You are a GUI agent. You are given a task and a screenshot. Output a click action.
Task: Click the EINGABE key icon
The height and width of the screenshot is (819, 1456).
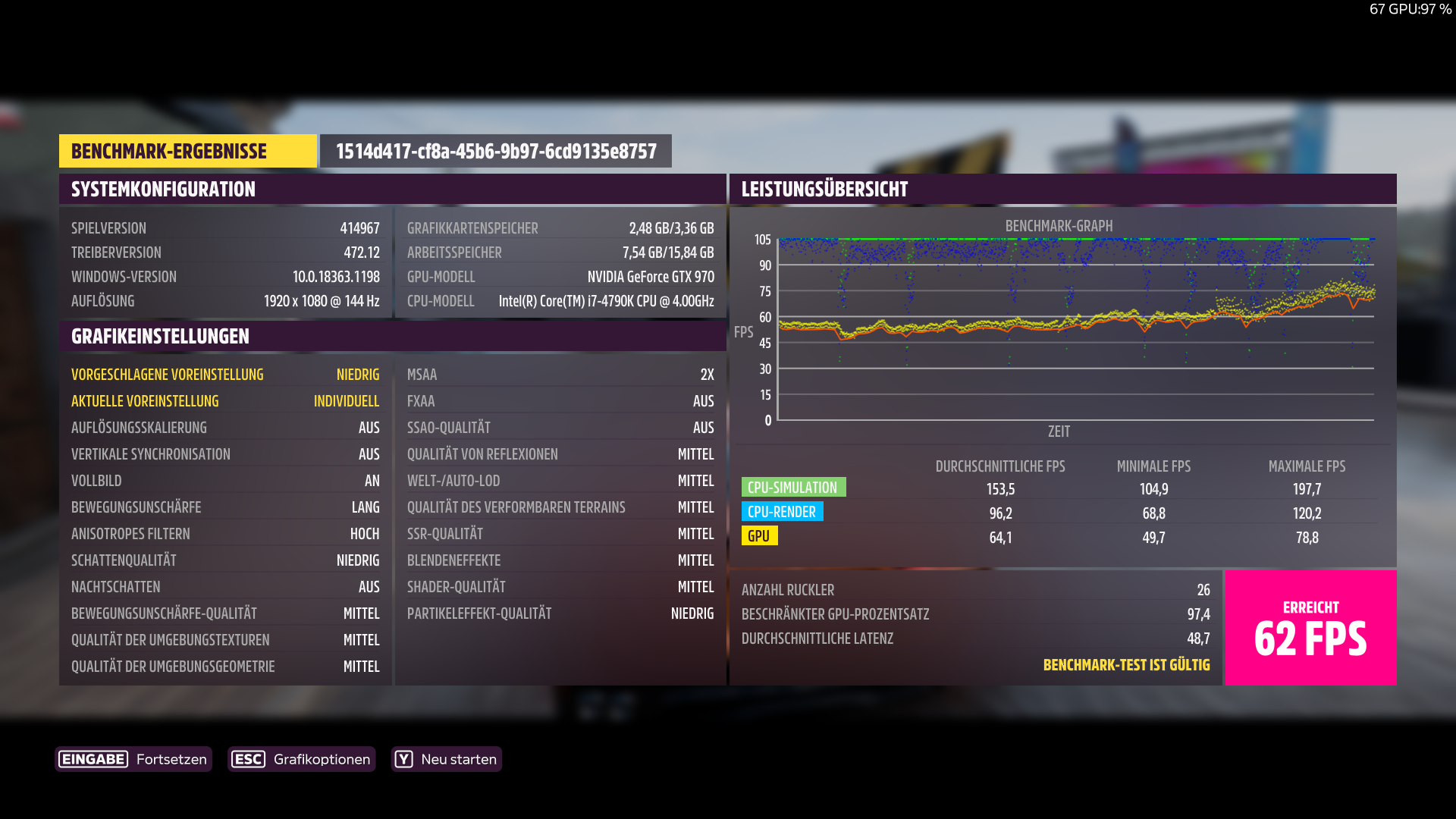pos(93,759)
